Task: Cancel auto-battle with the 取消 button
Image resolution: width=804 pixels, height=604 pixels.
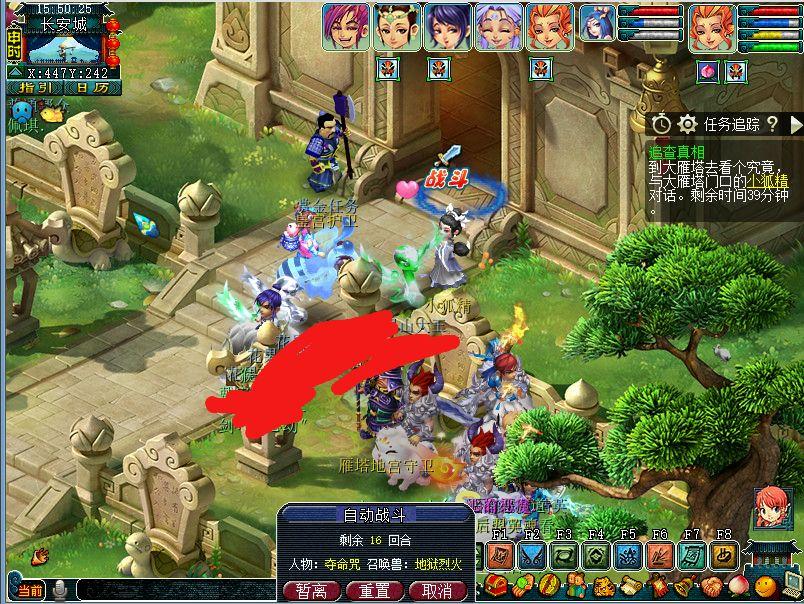Action: 436,591
